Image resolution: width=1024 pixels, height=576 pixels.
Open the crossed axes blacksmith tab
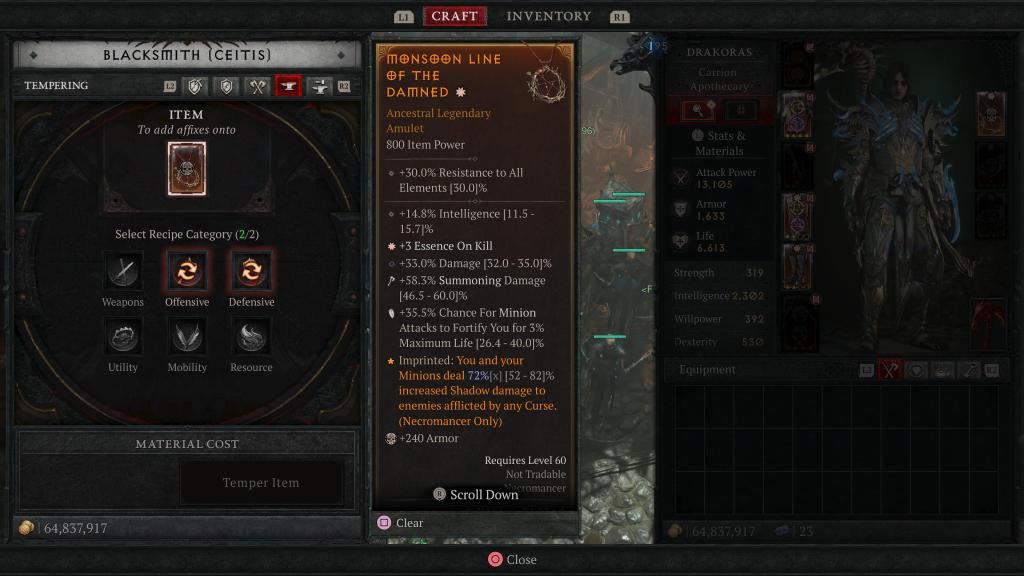(x=258, y=86)
